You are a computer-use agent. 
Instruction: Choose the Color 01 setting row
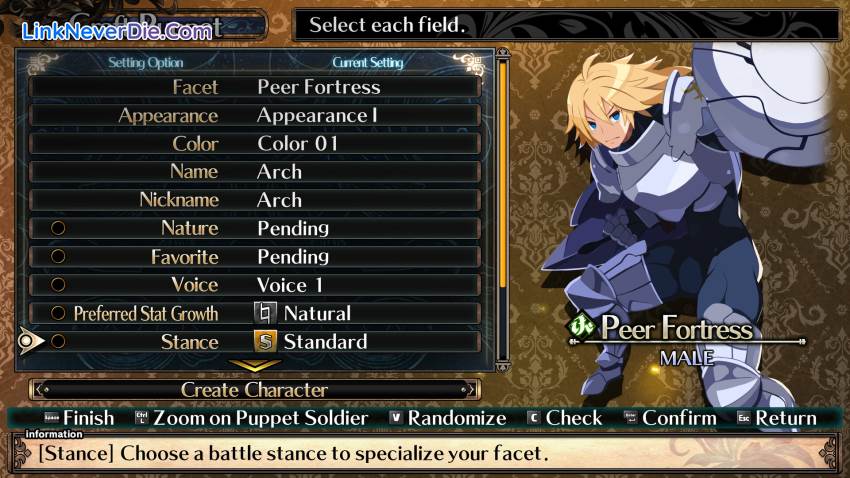click(255, 143)
